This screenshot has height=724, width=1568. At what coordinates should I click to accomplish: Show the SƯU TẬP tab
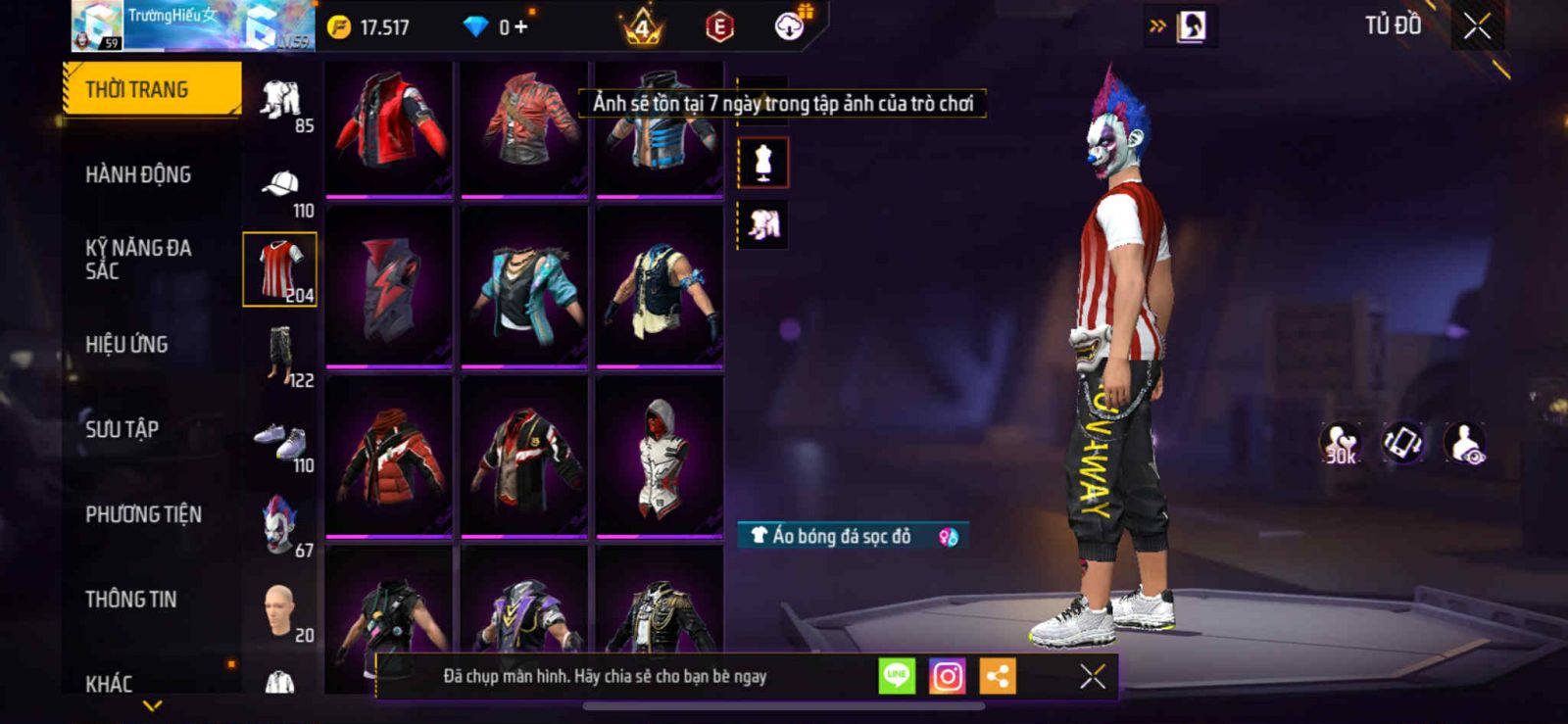click(122, 429)
